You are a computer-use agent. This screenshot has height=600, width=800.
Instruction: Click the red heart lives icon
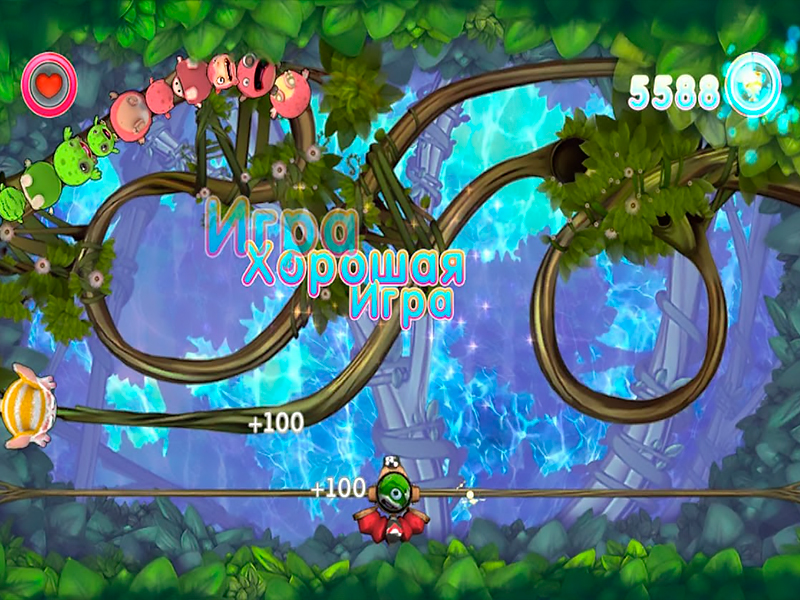click(49, 82)
